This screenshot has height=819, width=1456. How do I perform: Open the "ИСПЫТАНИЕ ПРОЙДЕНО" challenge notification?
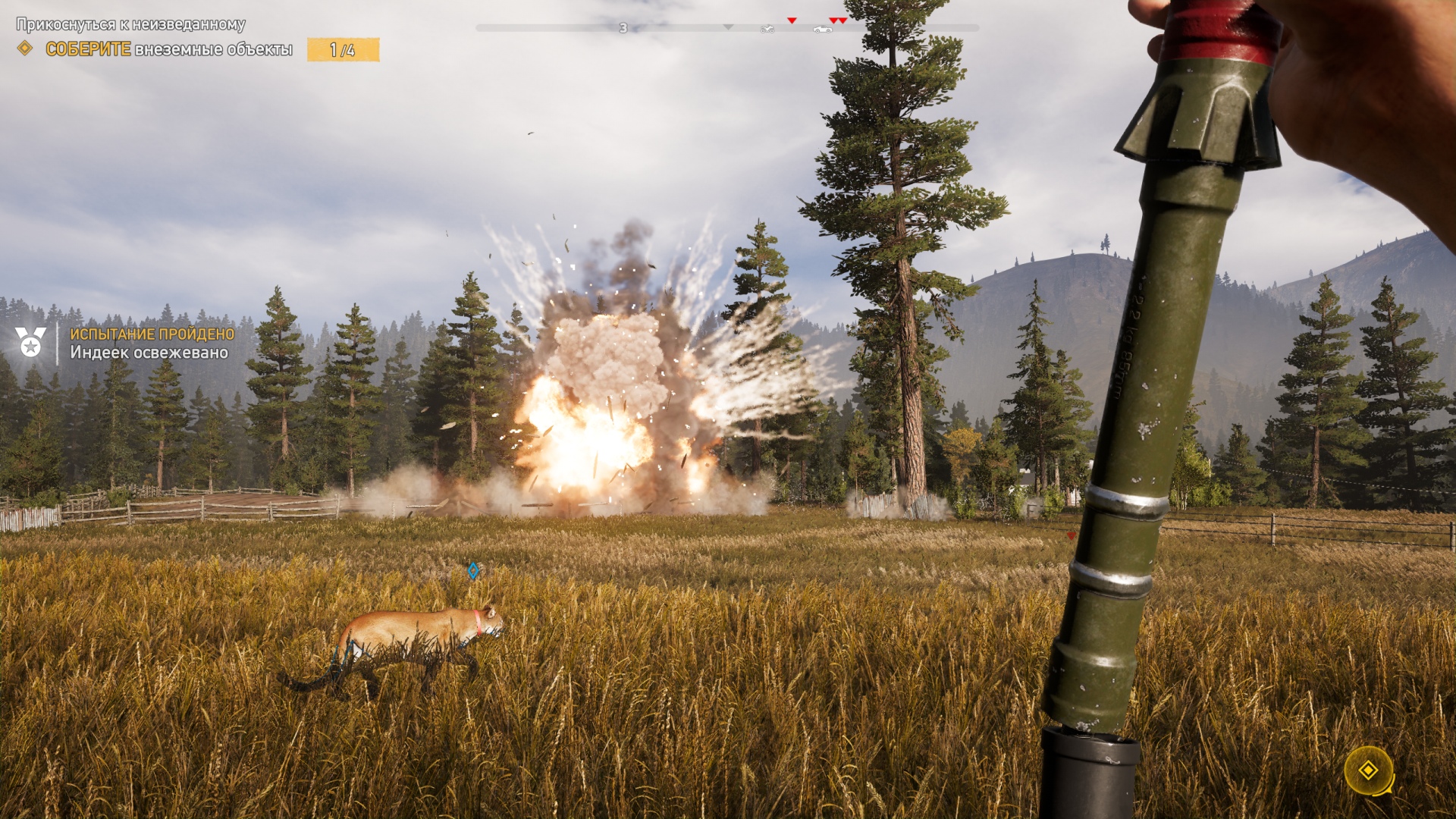click(x=152, y=334)
